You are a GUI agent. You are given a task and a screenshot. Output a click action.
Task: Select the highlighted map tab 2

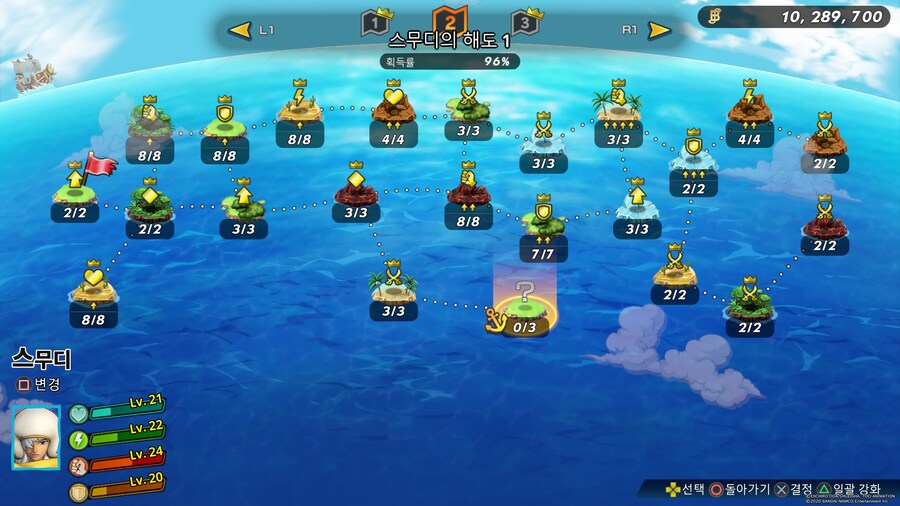point(449,21)
